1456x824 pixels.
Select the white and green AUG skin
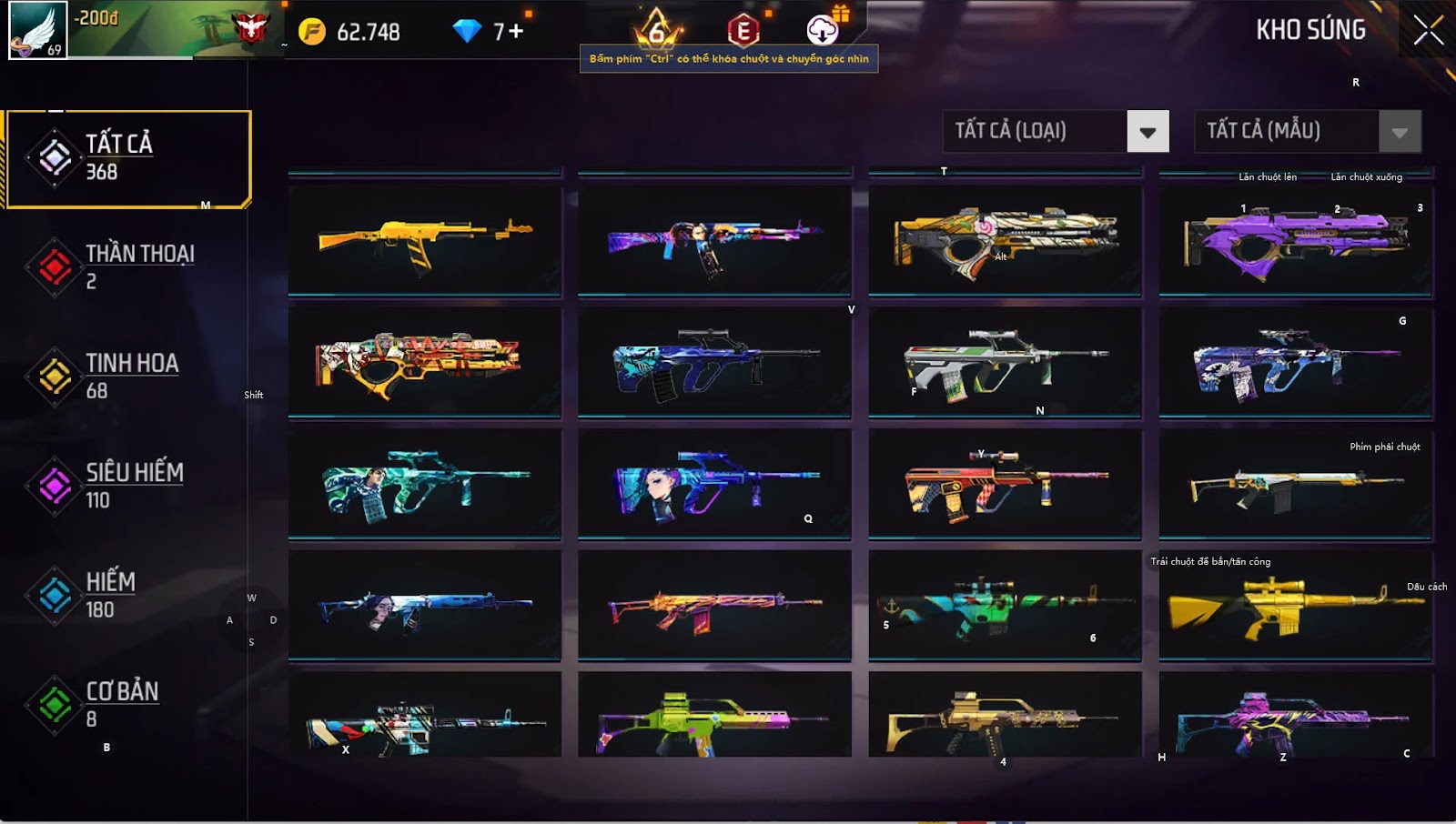tap(1005, 361)
